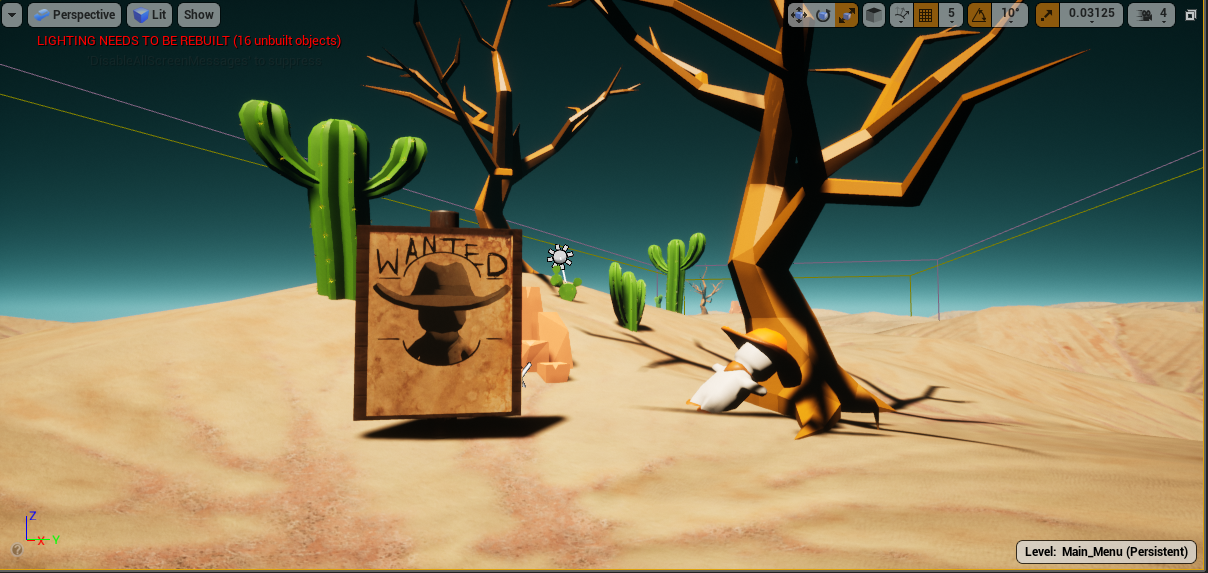Toggle grid snapping
This screenshot has height=573, width=1208.
pos(925,15)
